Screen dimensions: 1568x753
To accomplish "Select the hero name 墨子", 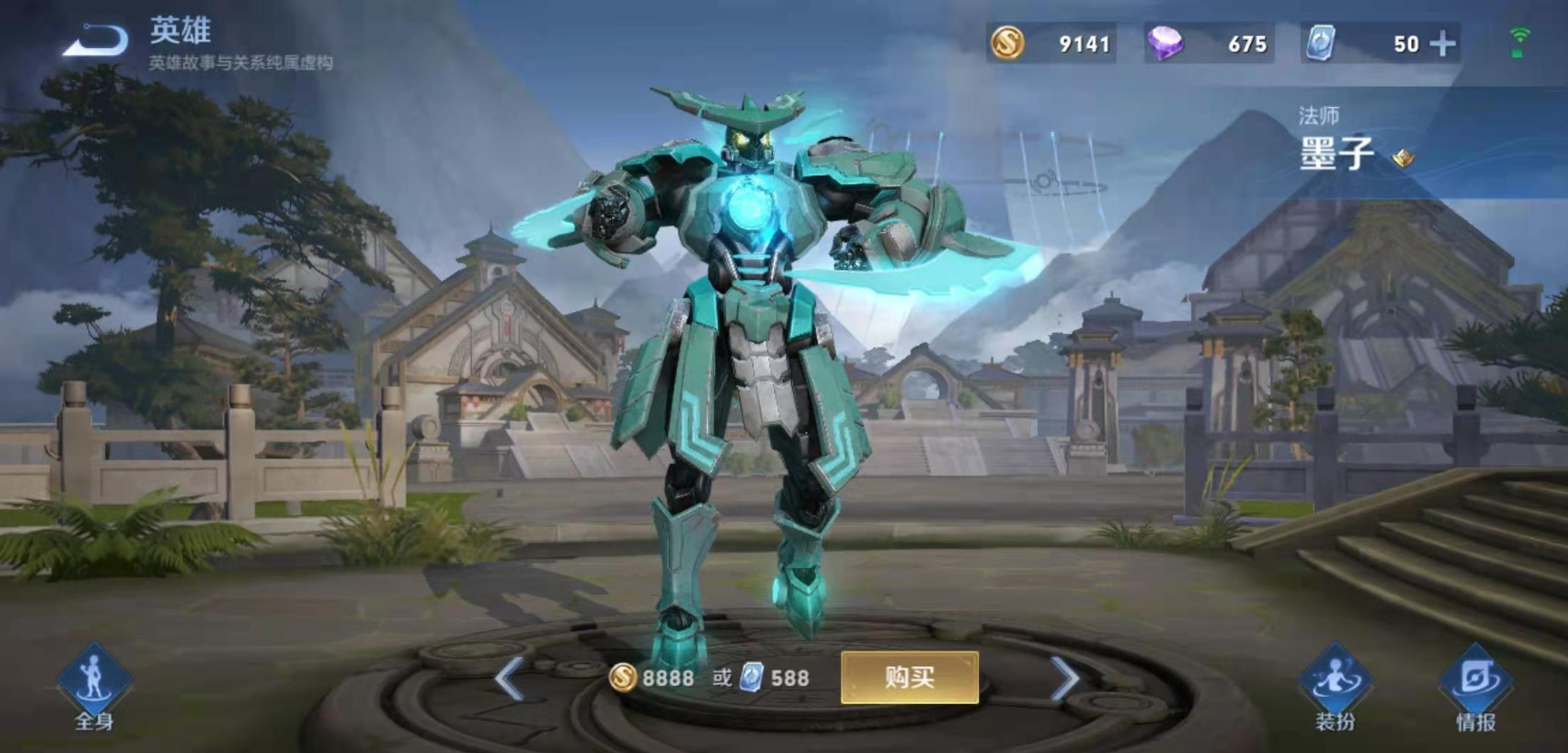I will click(x=1336, y=154).
